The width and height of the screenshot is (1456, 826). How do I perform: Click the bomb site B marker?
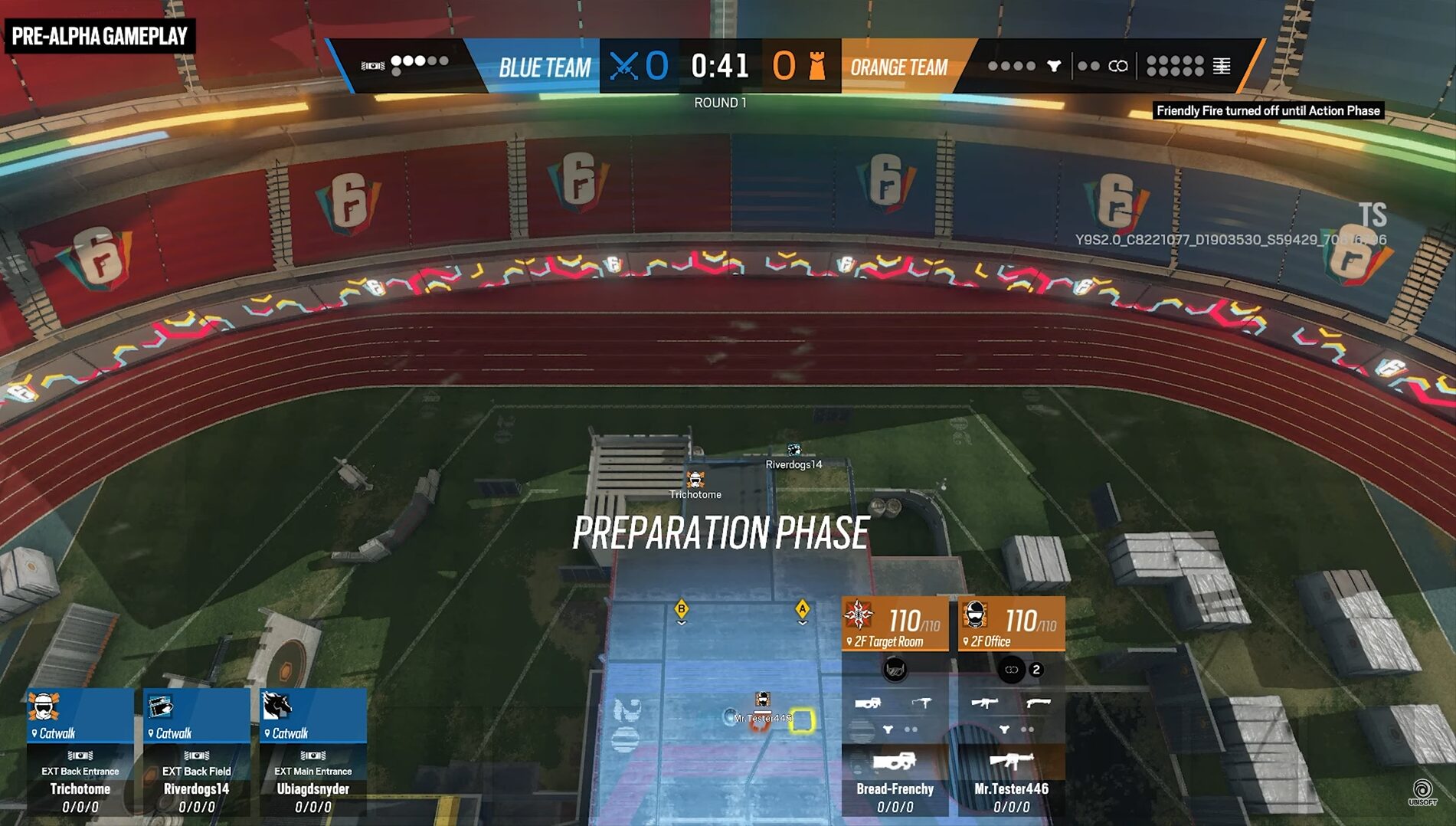pyautogui.click(x=681, y=610)
